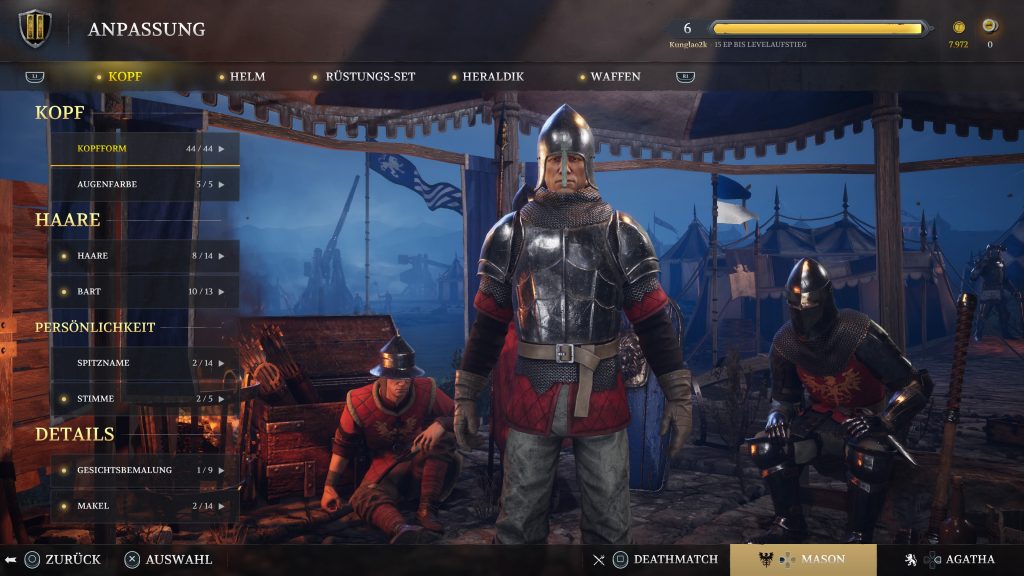Select the Kopfform option row
The image size is (1024, 576).
[145, 149]
